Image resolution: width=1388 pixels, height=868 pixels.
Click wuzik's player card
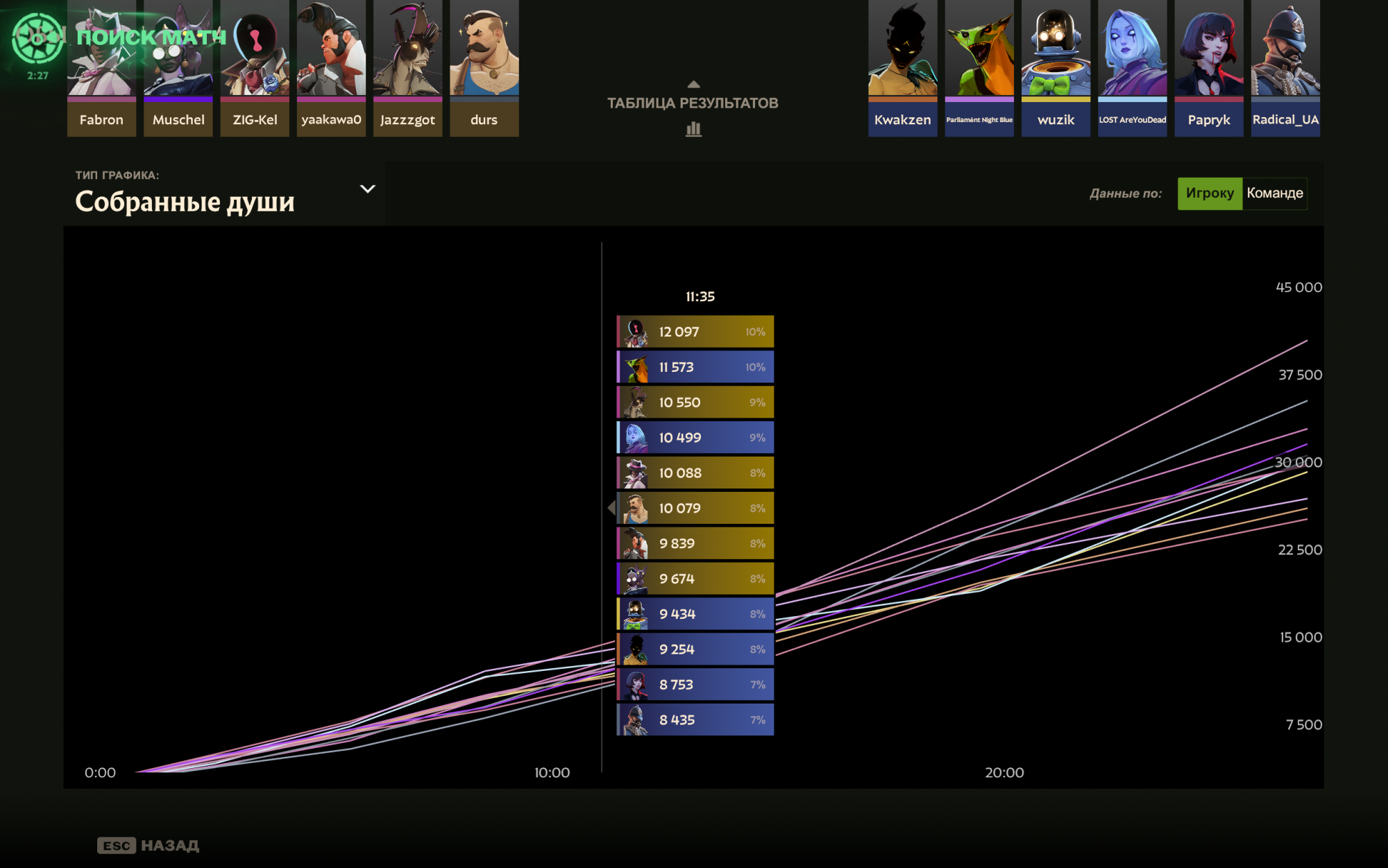point(1056,68)
